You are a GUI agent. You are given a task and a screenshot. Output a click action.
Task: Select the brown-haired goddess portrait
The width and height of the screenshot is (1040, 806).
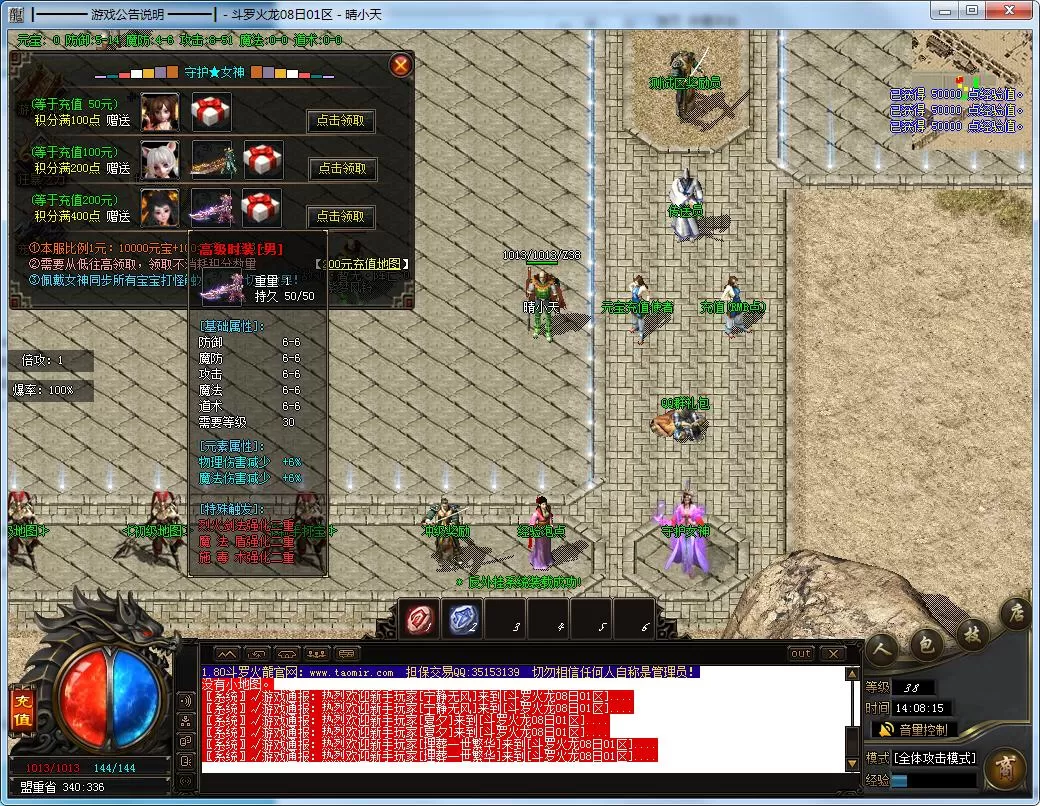pyautogui.click(x=160, y=112)
